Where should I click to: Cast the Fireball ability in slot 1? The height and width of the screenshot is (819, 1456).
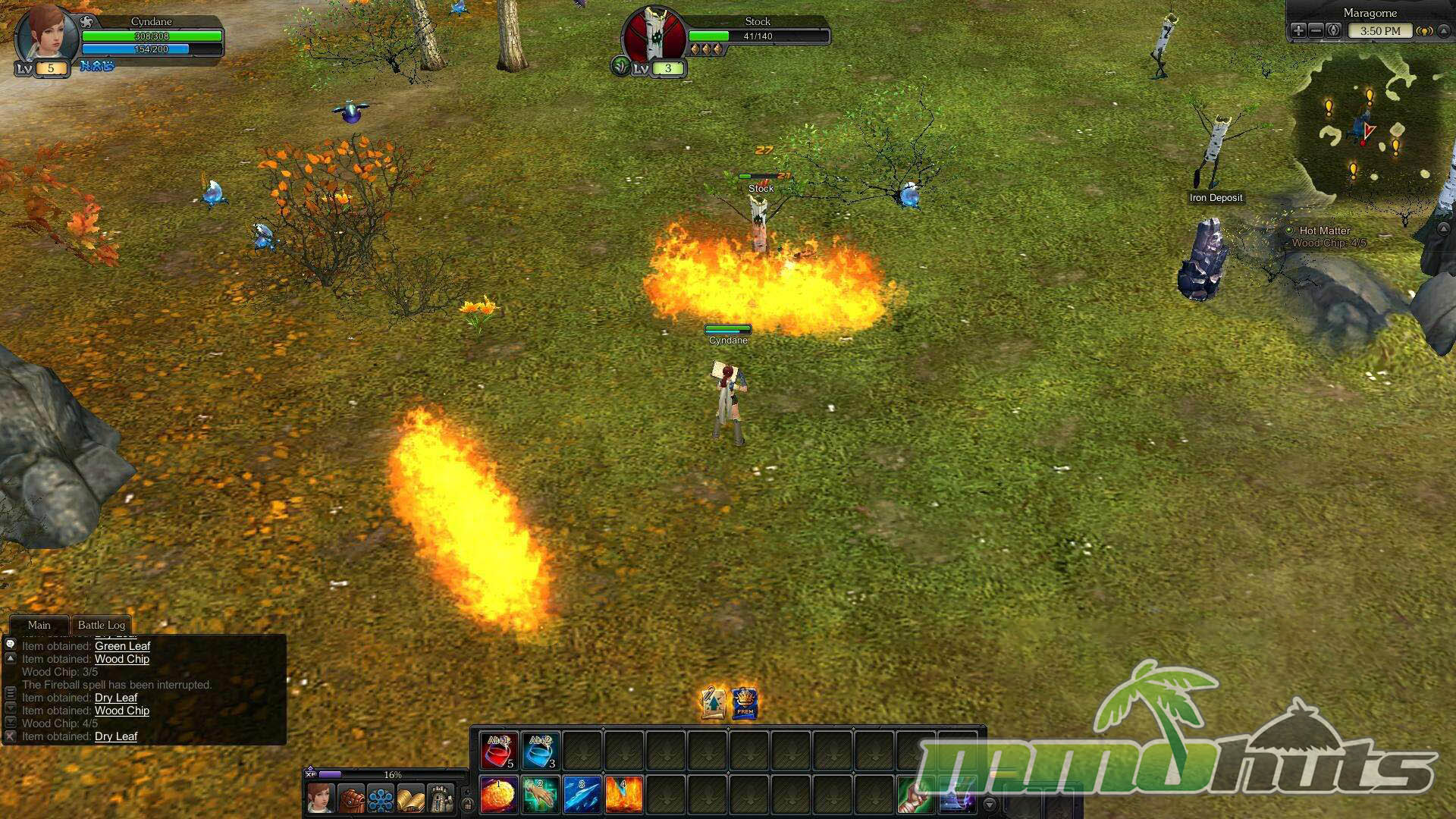coord(499,795)
